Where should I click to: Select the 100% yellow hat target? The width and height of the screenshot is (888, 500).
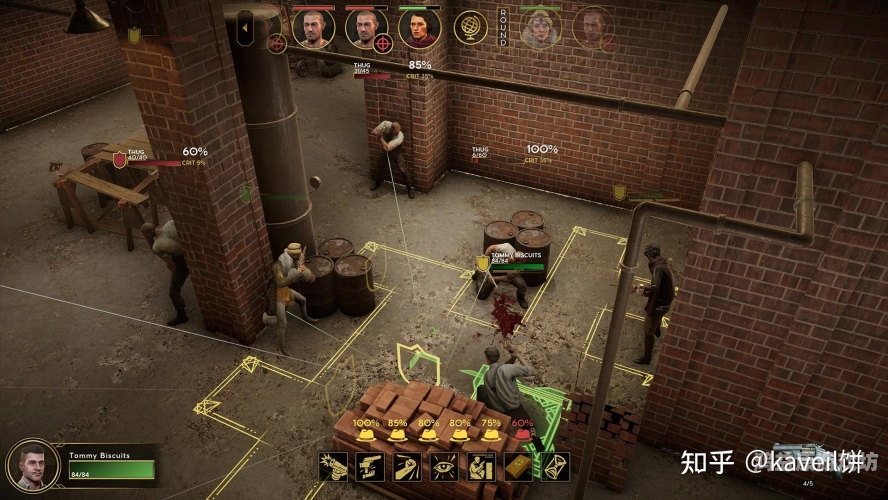coord(366,435)
